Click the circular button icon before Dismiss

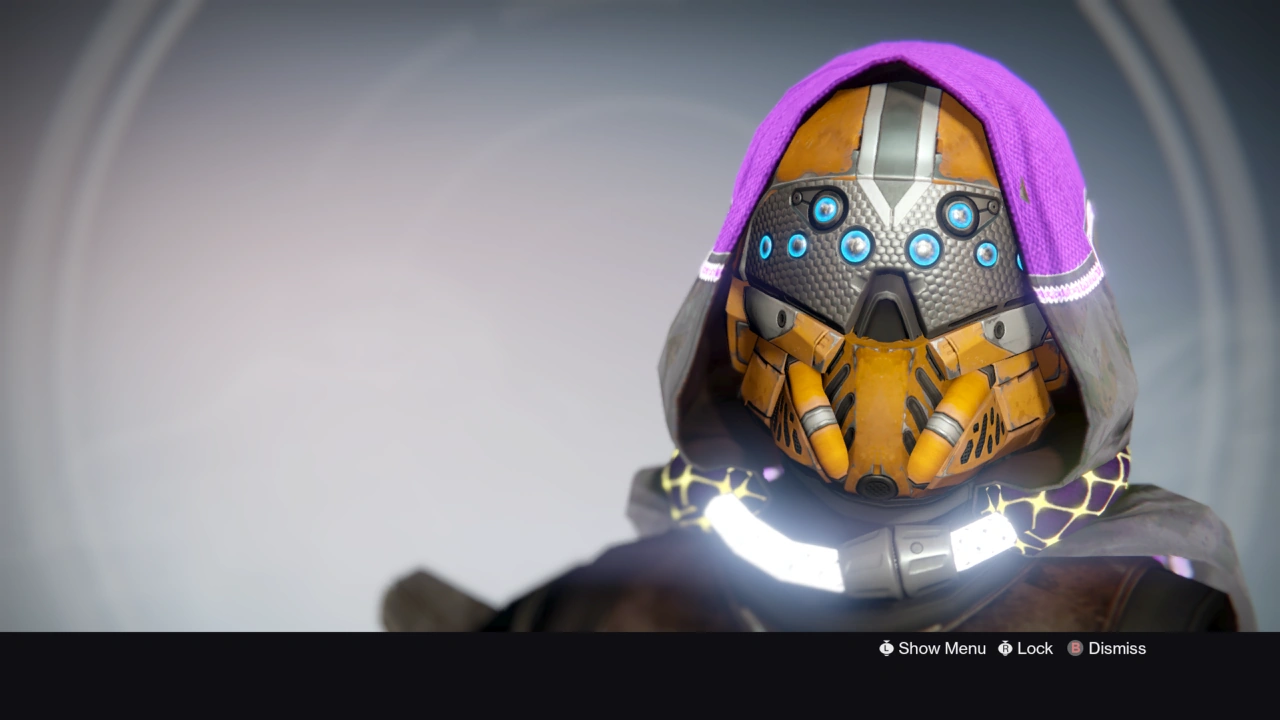1074,648
